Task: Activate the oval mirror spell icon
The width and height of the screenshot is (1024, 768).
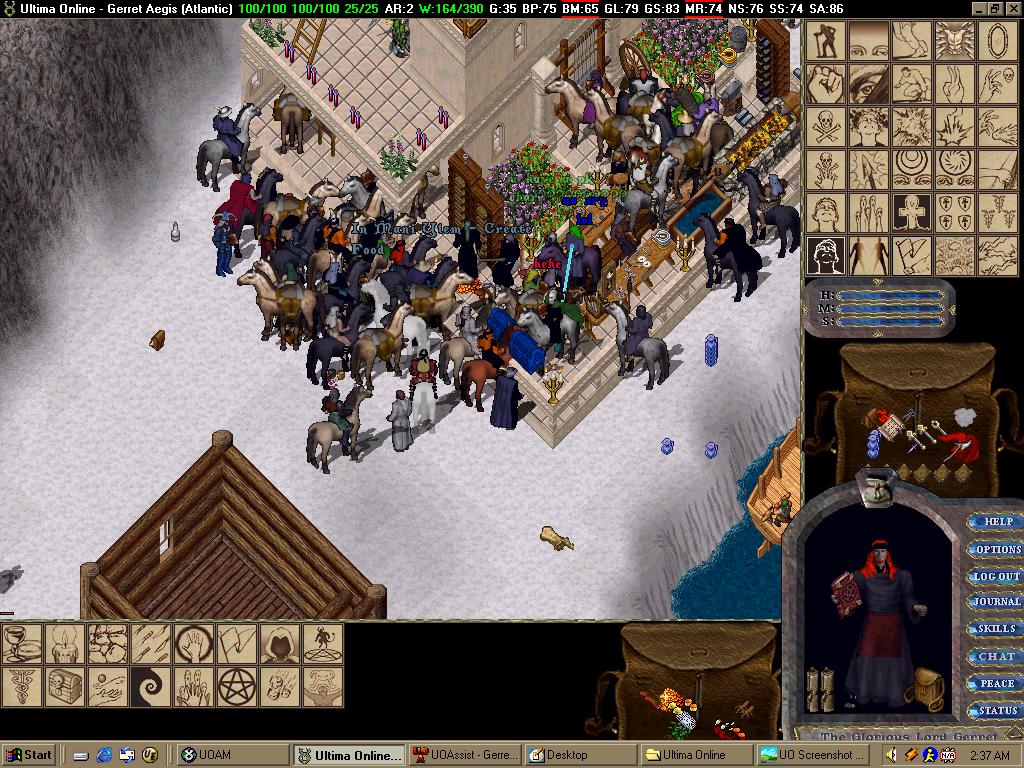Action: click(x=998, y=41)
